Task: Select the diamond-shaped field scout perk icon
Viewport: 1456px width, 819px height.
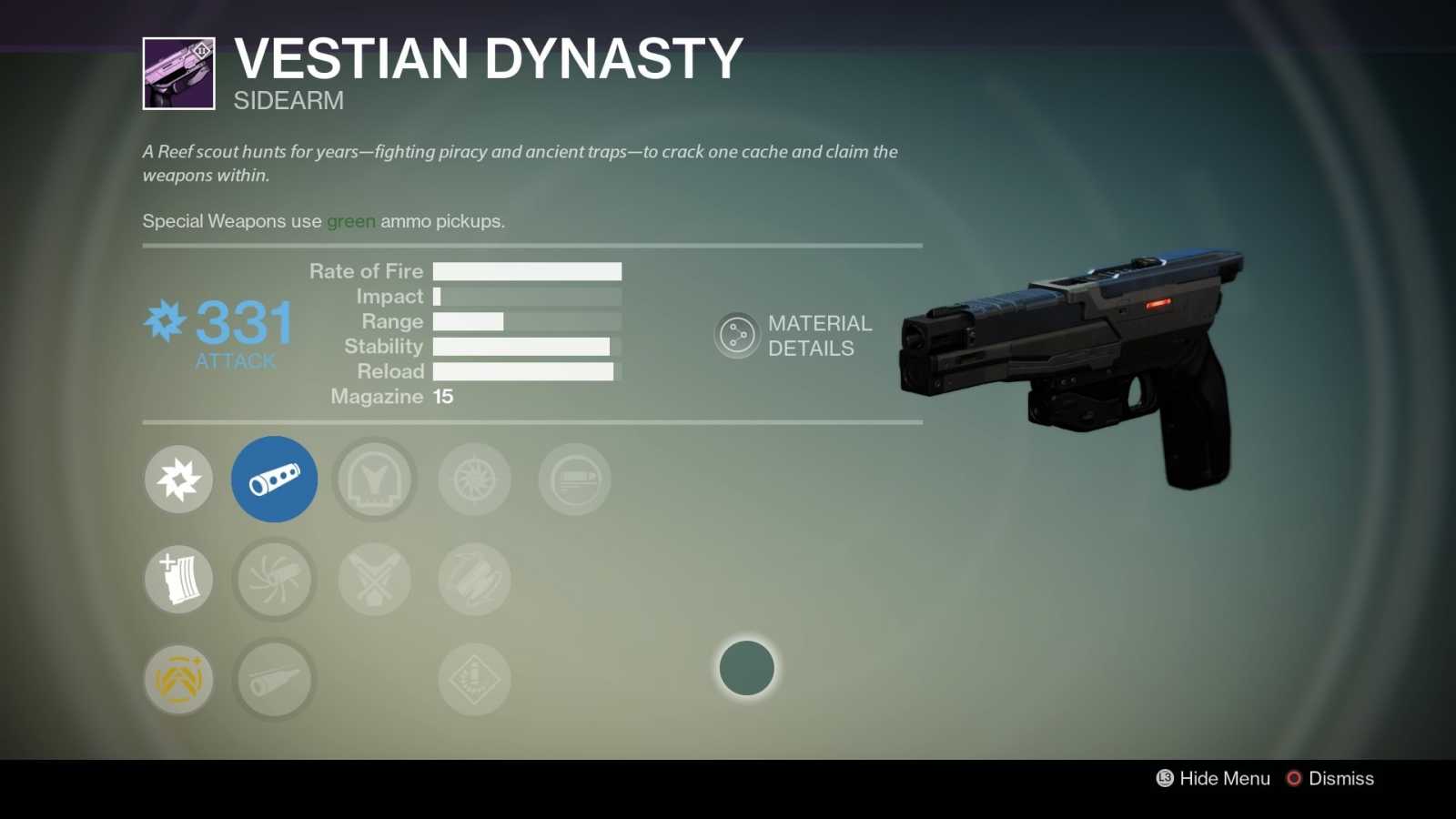Action: coord(474,679)
